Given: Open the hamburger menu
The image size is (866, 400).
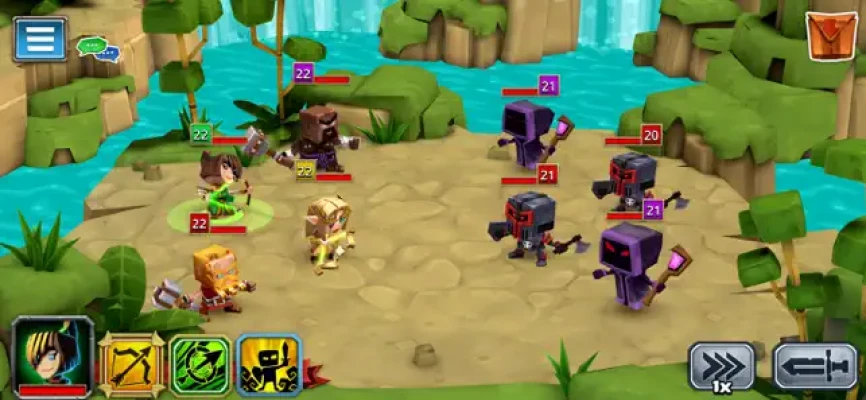Looking at the screenshot, I should 40,38.
